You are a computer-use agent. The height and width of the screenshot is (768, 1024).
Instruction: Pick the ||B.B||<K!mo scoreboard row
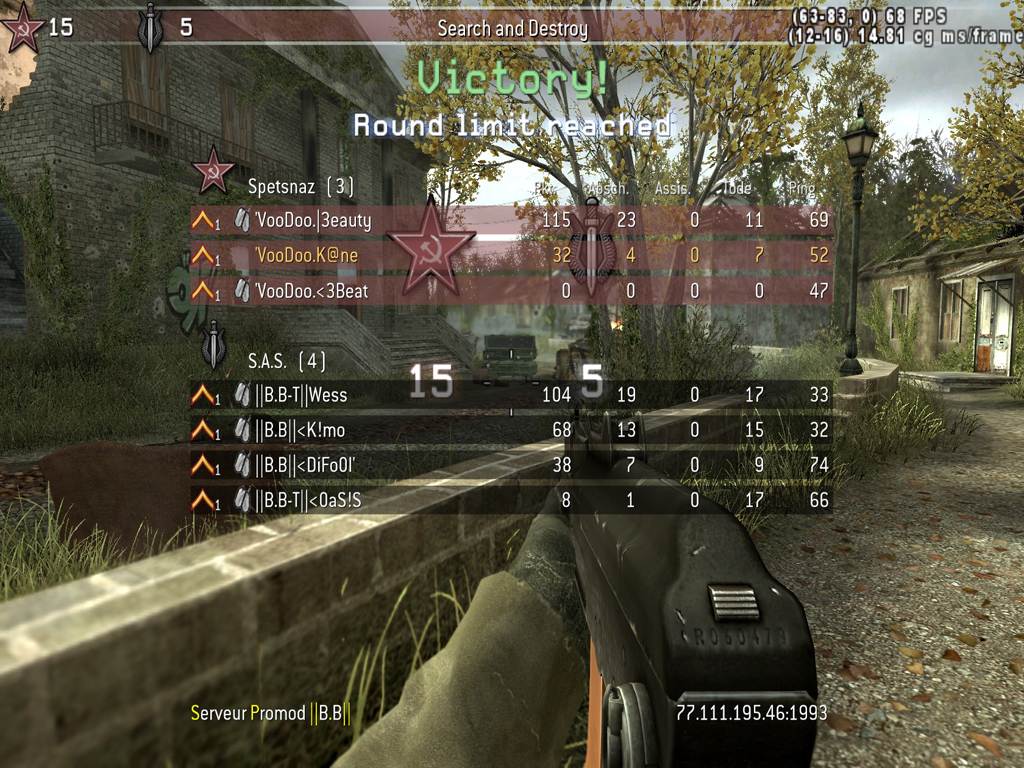[510, 430]
